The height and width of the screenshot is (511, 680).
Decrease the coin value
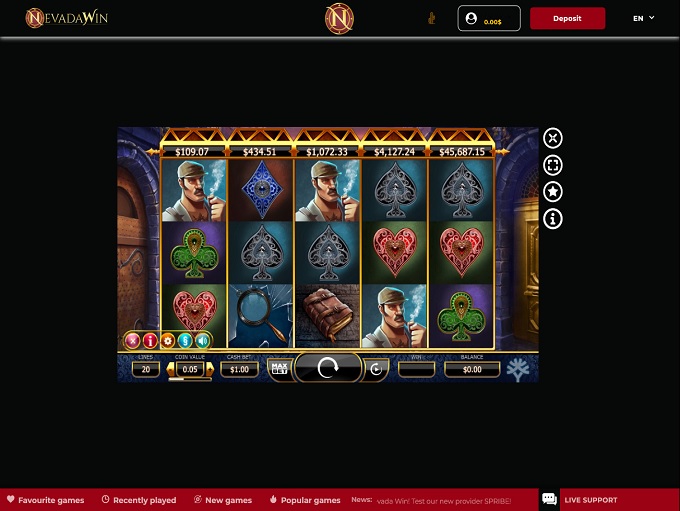(171, 369)
